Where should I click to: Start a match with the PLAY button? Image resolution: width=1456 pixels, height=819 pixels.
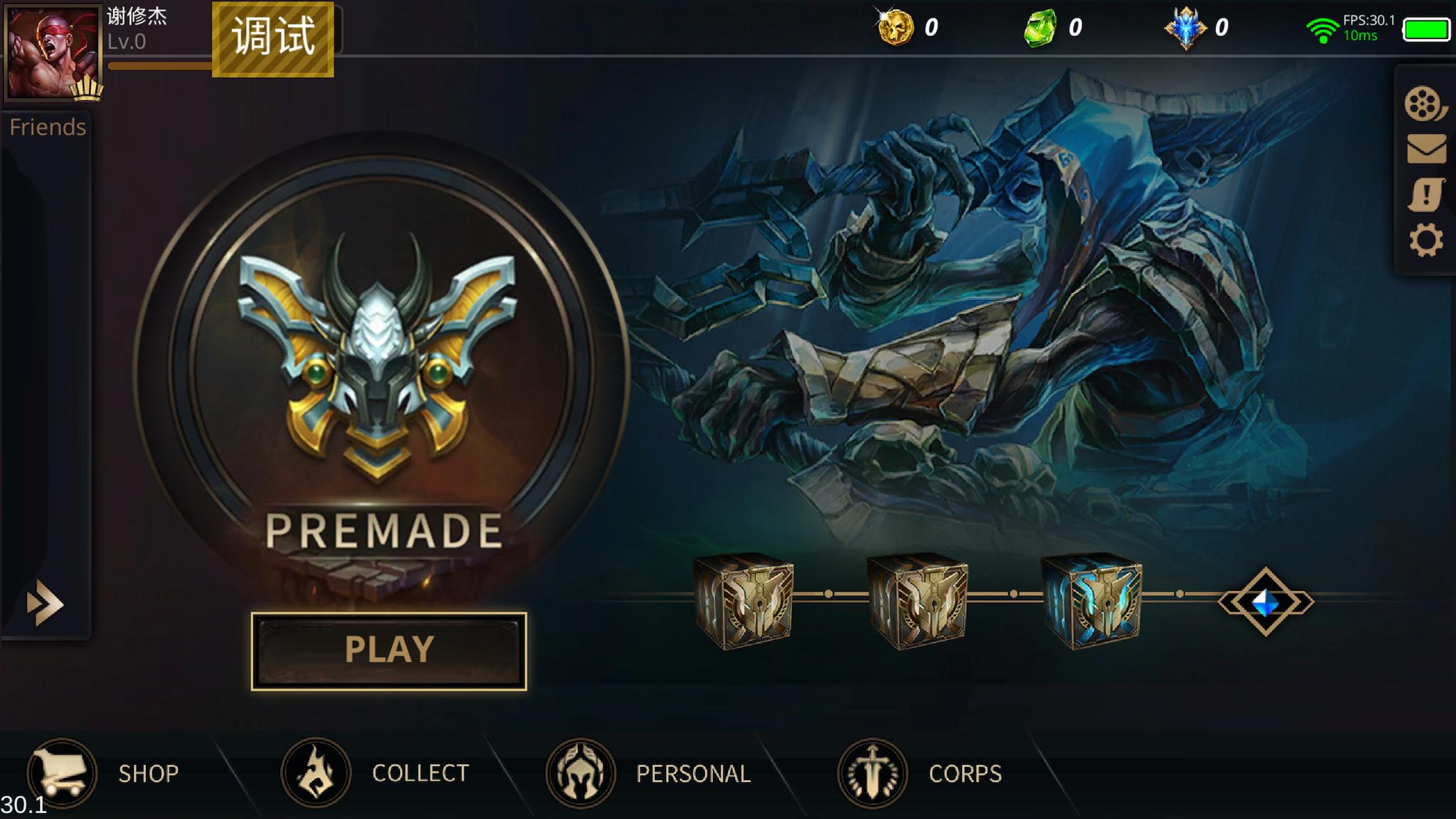(388, 650)
